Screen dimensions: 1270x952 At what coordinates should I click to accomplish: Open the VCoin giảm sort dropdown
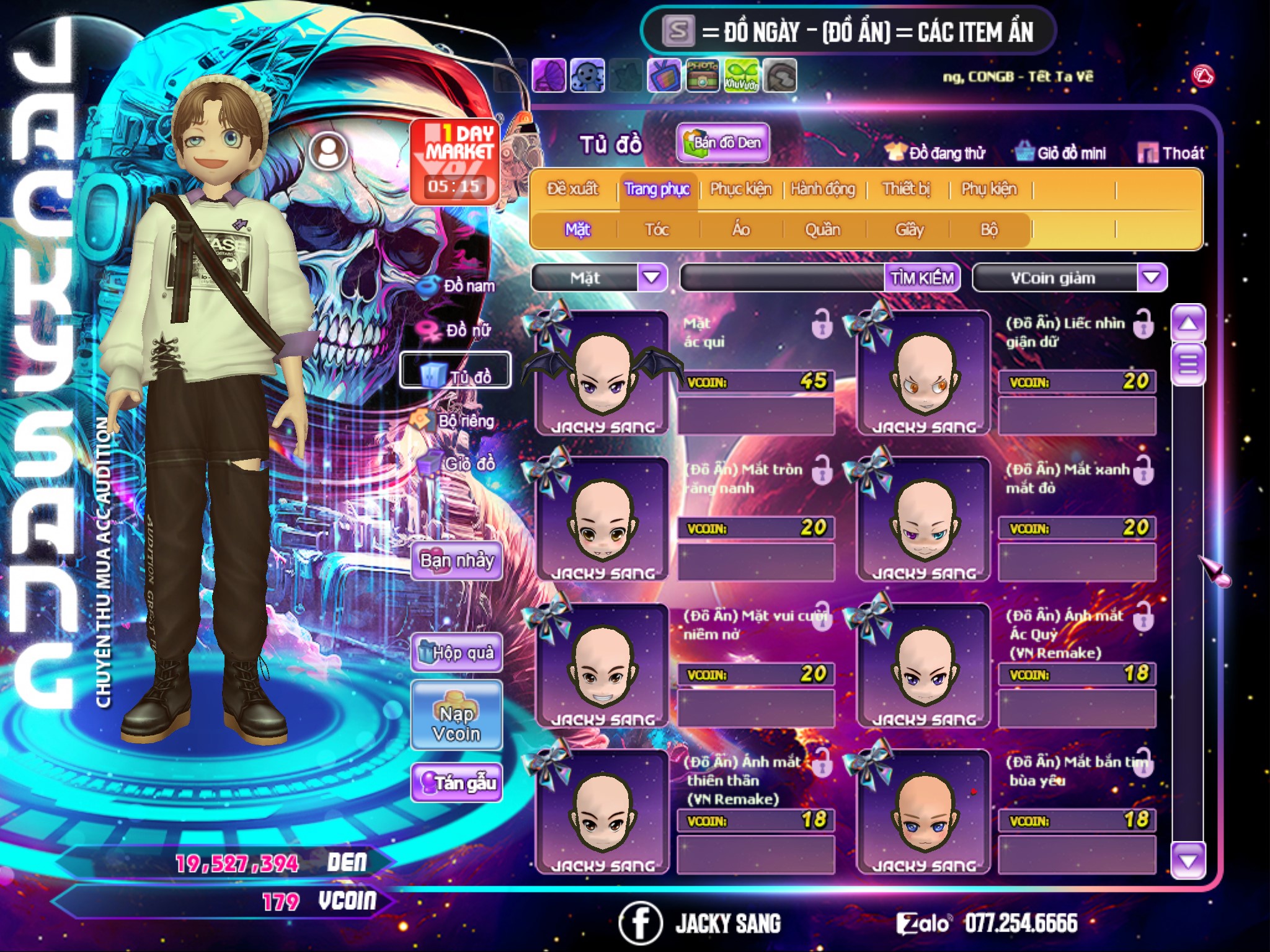coord(1152,278)
